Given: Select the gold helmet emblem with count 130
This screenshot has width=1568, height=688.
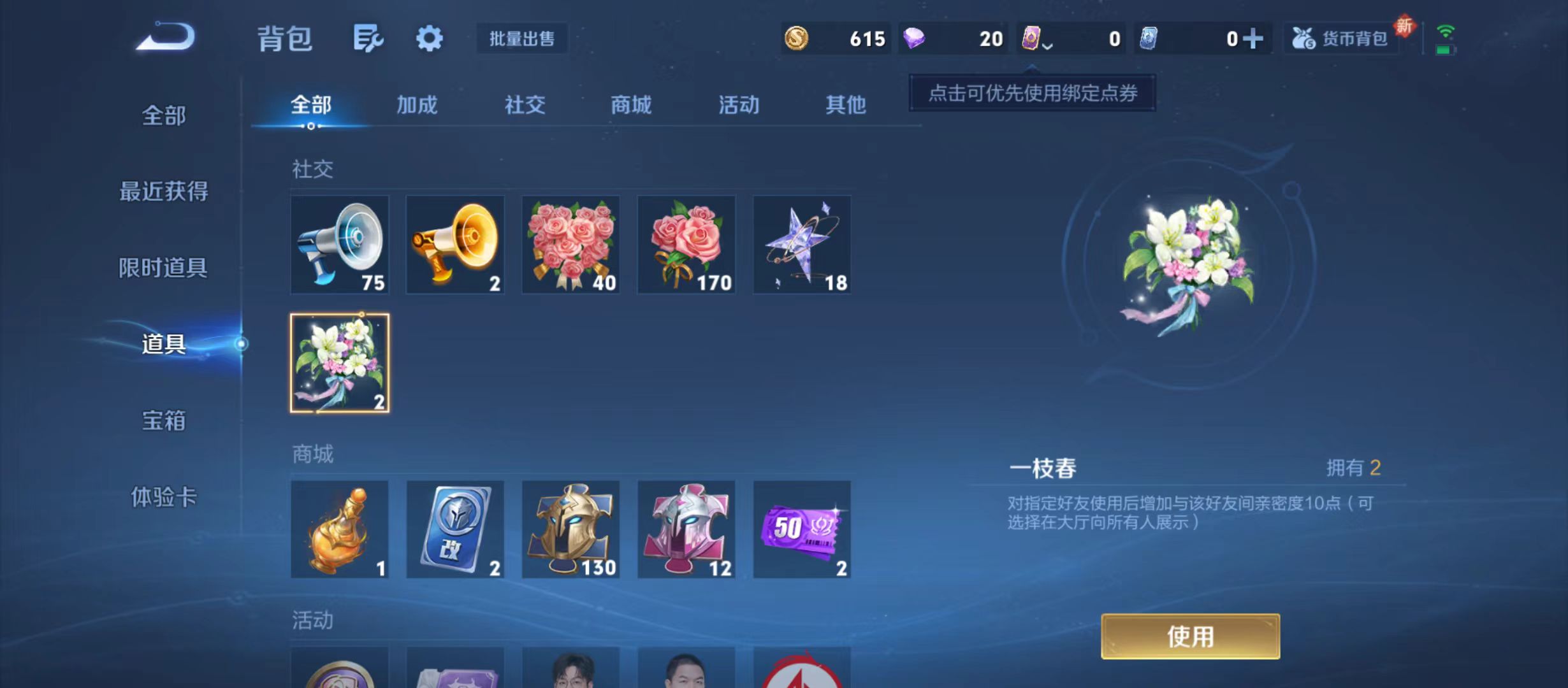Looking at the screenshot, I should click(571, 530).
